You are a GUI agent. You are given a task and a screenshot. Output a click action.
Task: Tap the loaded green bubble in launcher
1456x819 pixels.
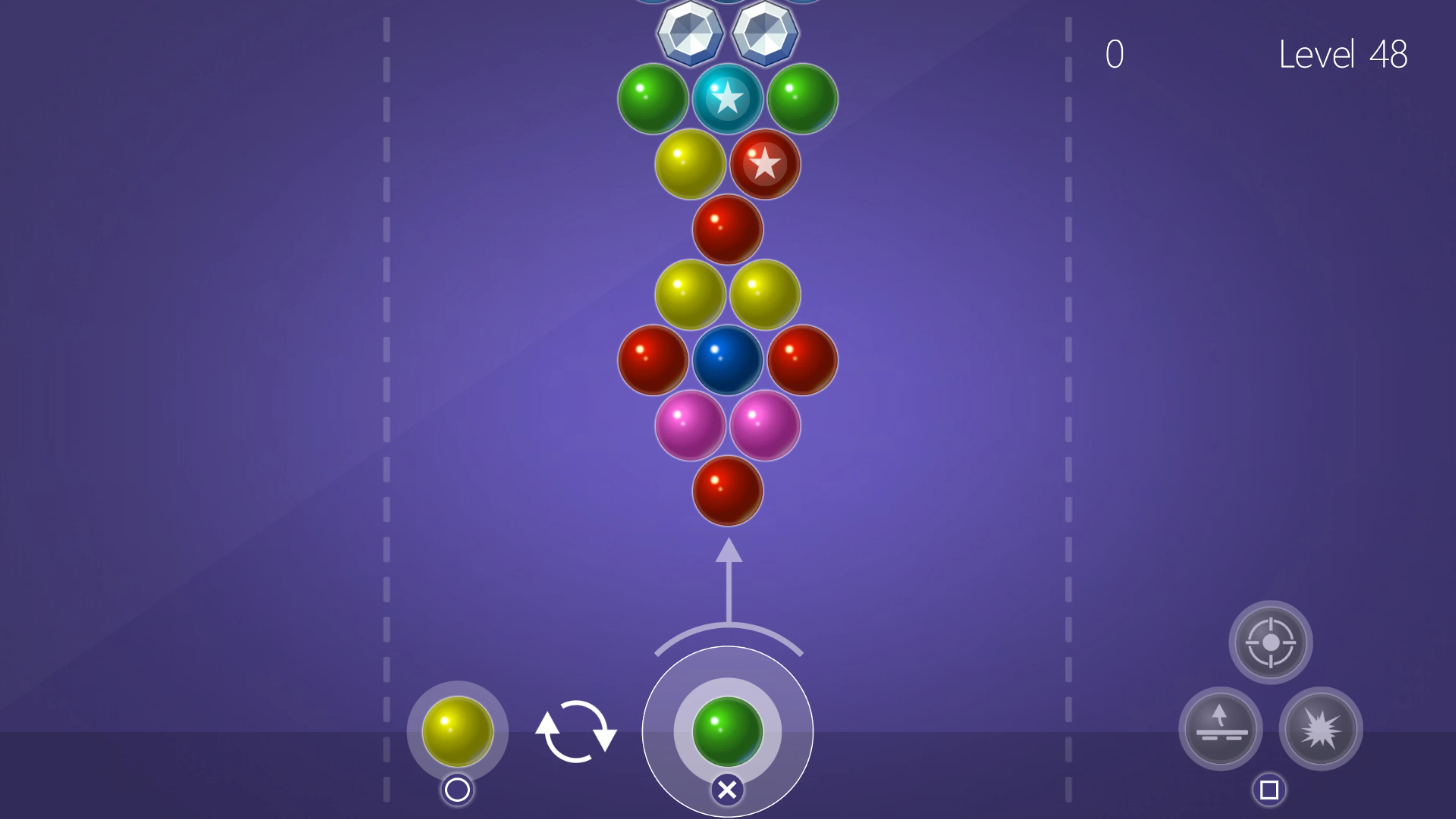click(x=728, y=732)
